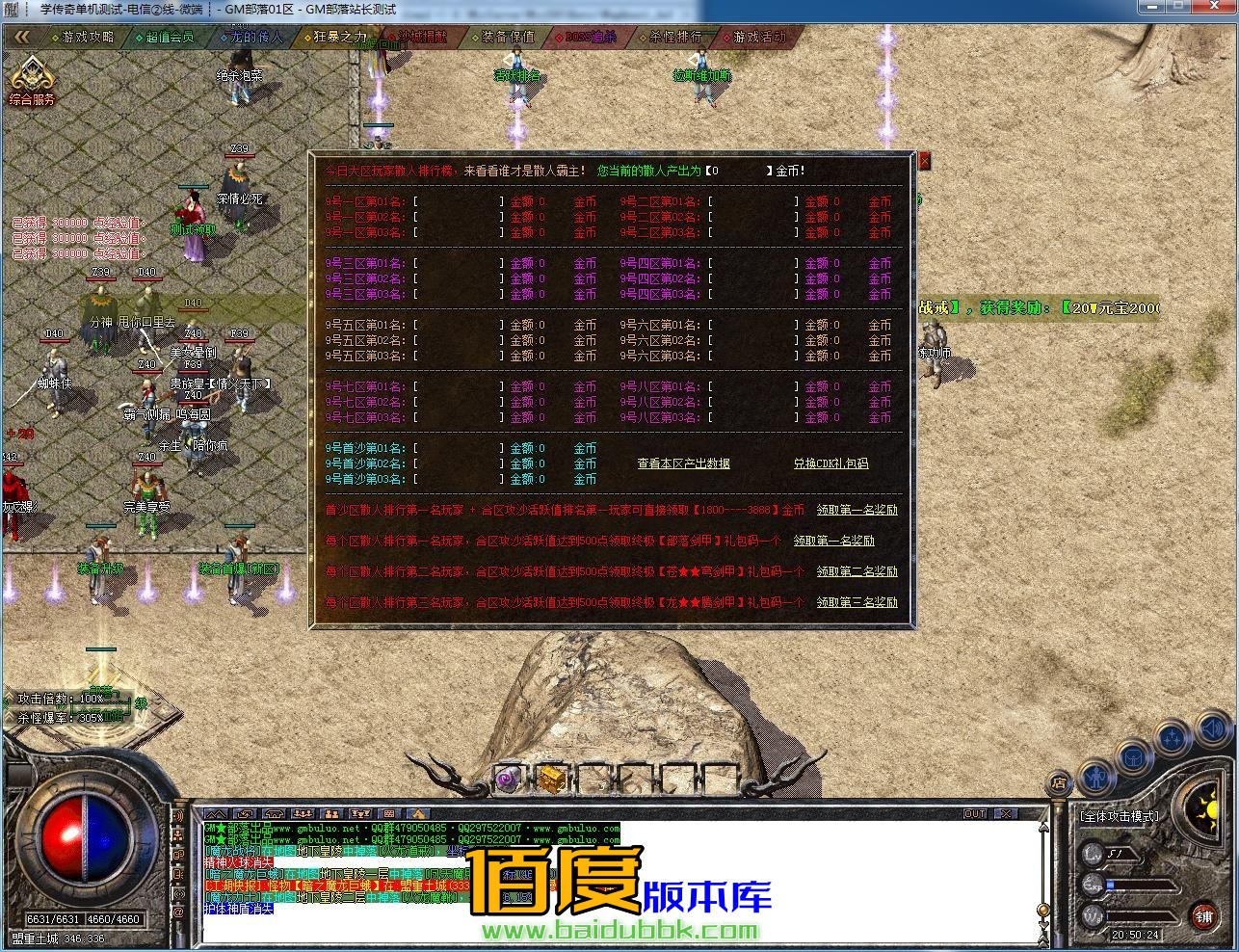Open the inventory bag icon
This screenshot has width=1239, height=952.
point(1132,757)
